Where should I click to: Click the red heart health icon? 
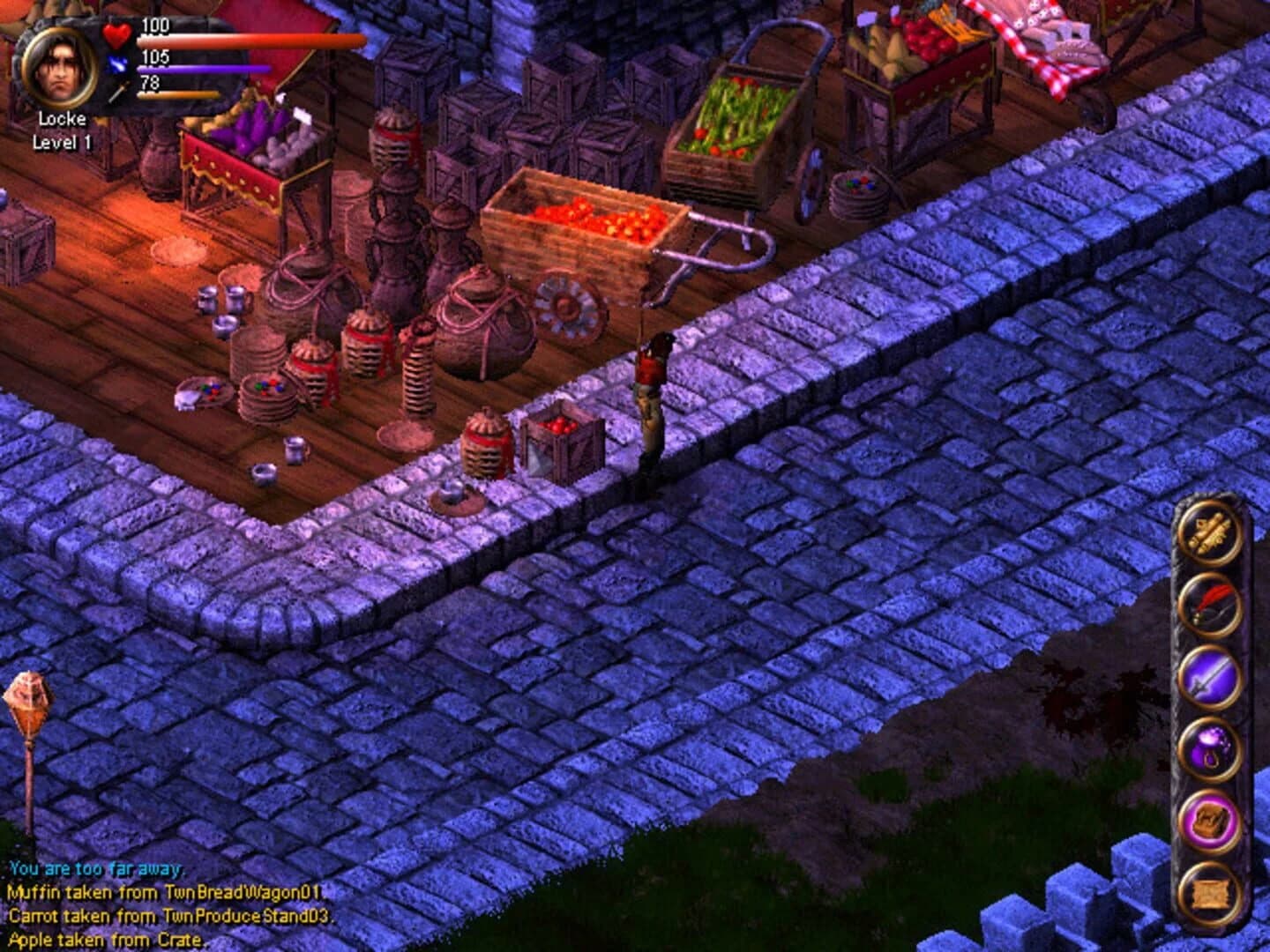(x=114, y=36)
